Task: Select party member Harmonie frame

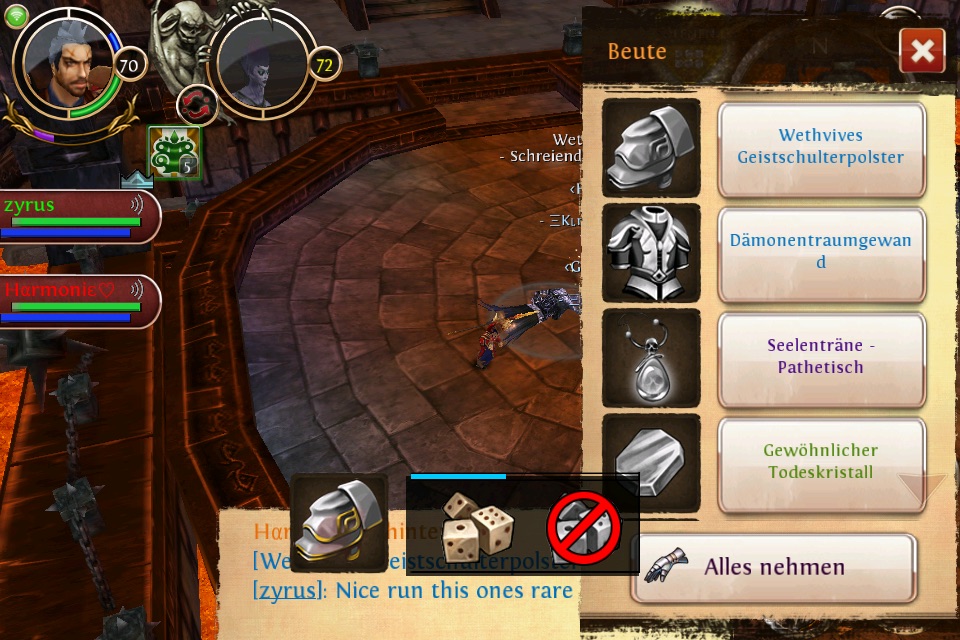Action: click(x=78, y=300)
